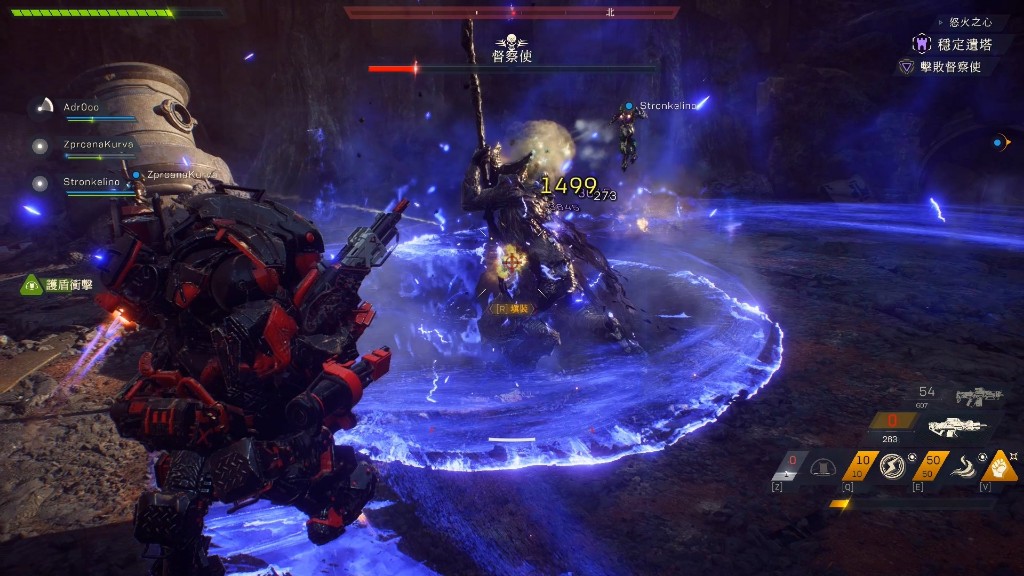Activate the lightning bolt gear ability
The width and height of the screenshot is (1024, 576).
pyautogui.click(x=891, y=466)
